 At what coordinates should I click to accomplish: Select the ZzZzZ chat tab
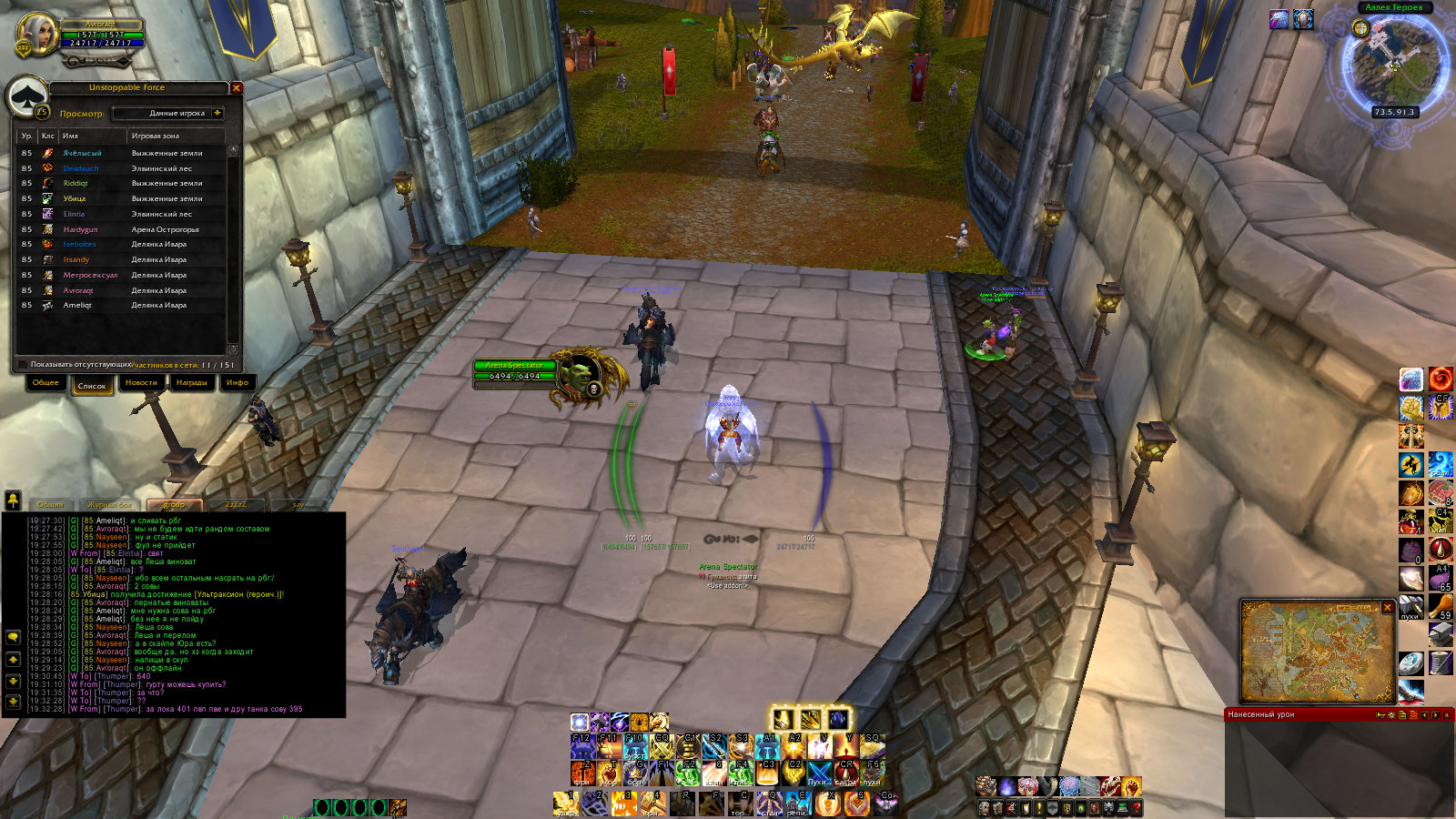pyautogui.click(x=236, y=504)
